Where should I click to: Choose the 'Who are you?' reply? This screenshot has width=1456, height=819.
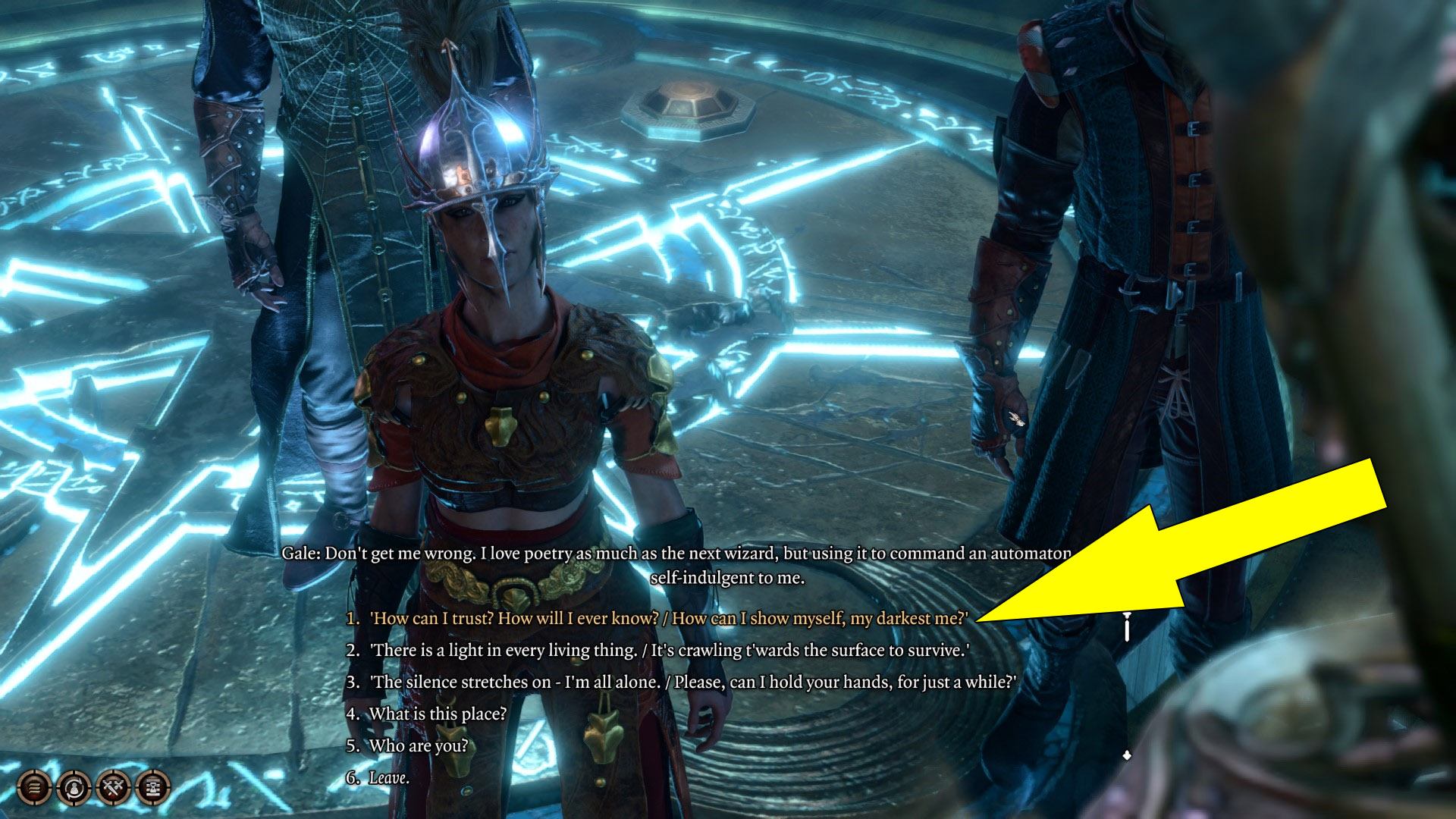point(418,746)
